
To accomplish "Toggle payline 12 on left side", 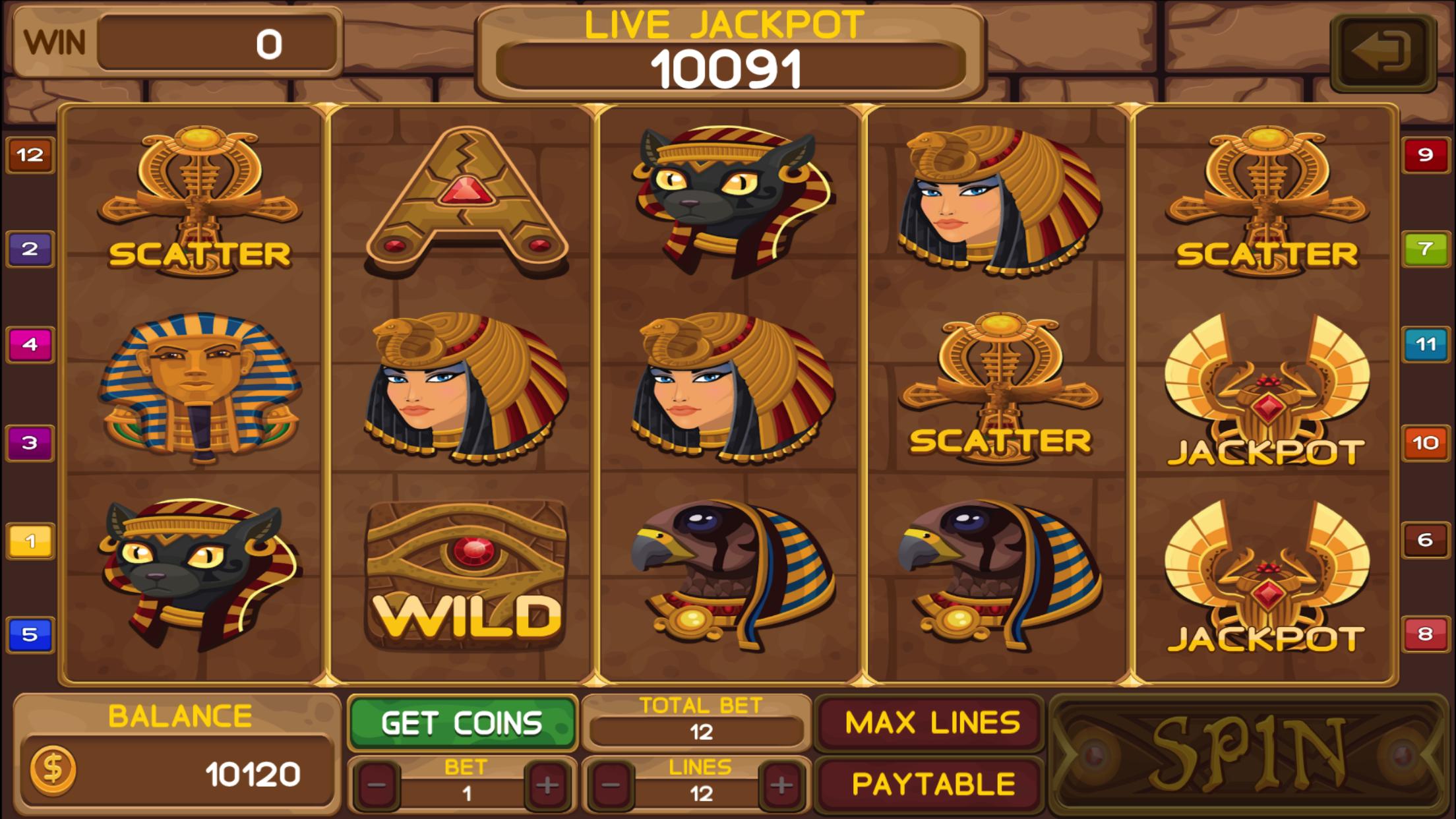I will [30, 156].
